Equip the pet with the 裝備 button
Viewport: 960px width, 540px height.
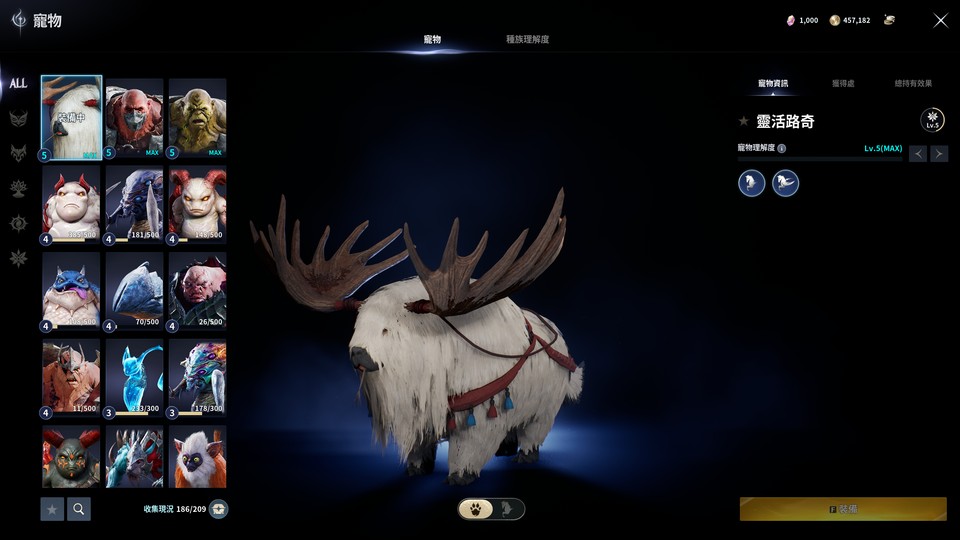pos(843,509)
